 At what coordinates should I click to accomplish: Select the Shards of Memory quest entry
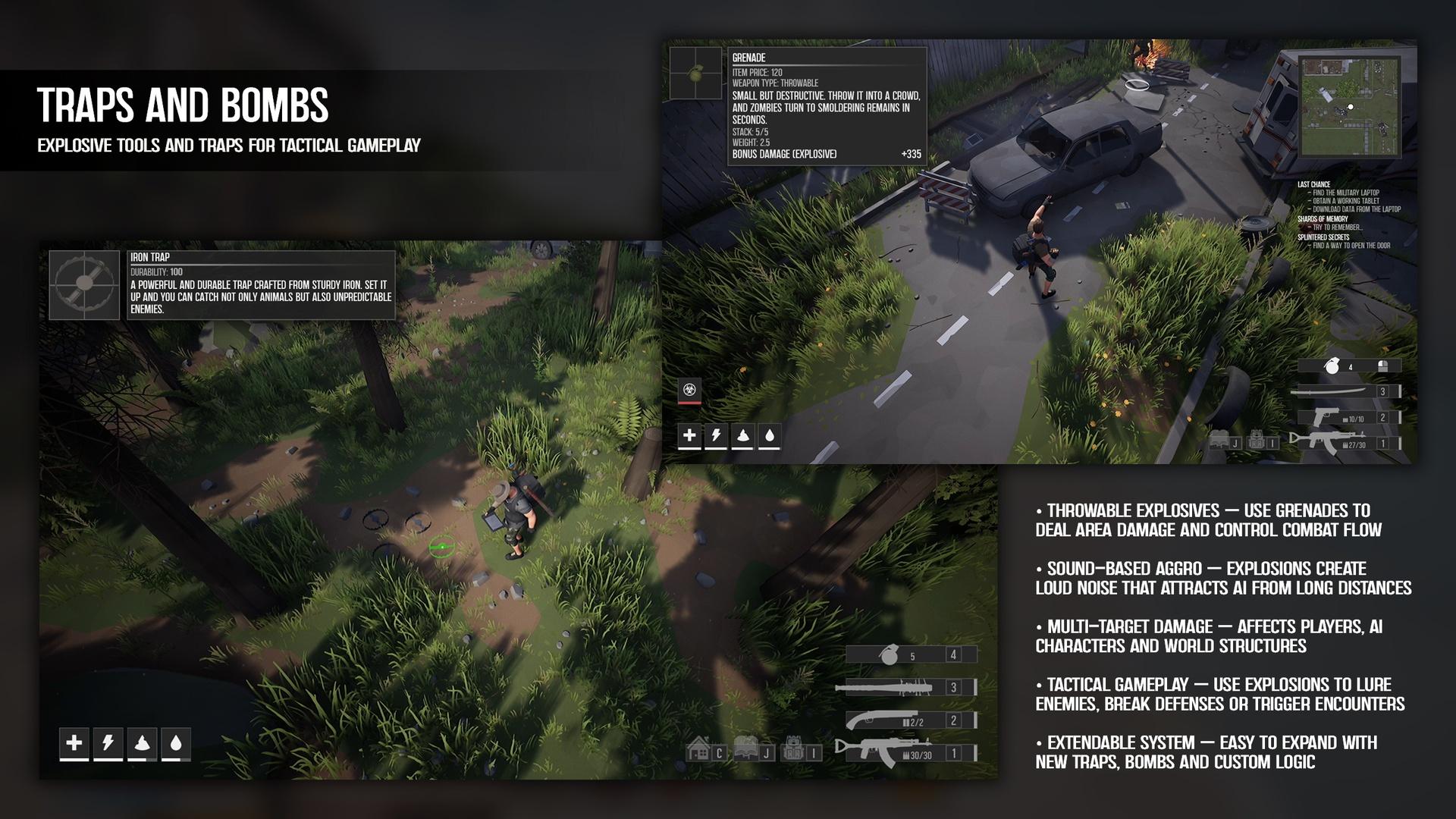pyautogui.click(x=1322, y=219)
